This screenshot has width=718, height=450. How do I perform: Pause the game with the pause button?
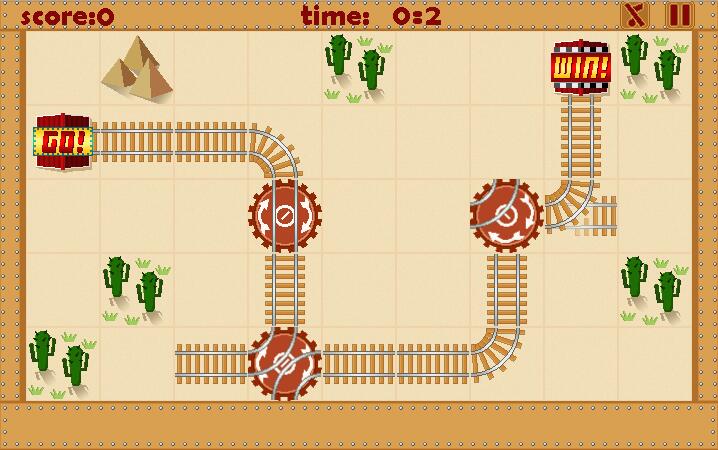pos(679,15)
